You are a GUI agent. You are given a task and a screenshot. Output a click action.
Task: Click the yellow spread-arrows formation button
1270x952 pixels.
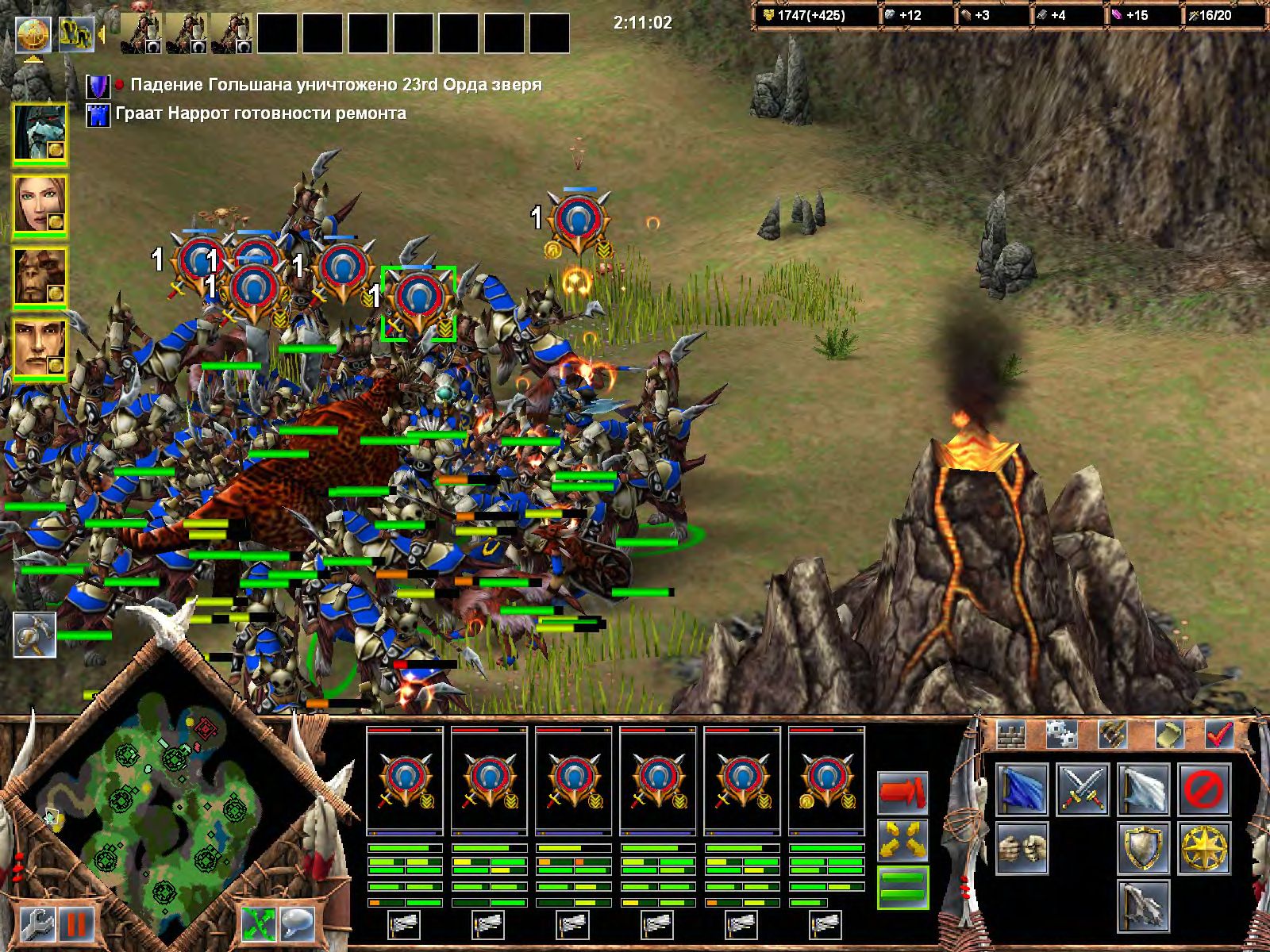(902, 839)
